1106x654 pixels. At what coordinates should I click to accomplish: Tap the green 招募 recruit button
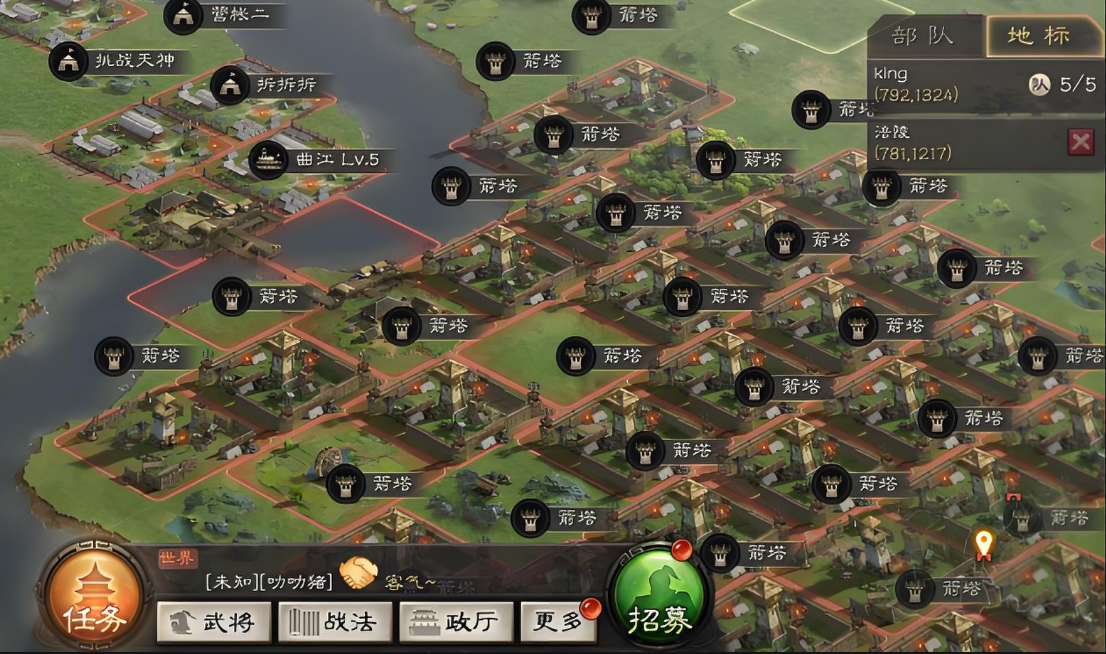click(x=660, y=602)
